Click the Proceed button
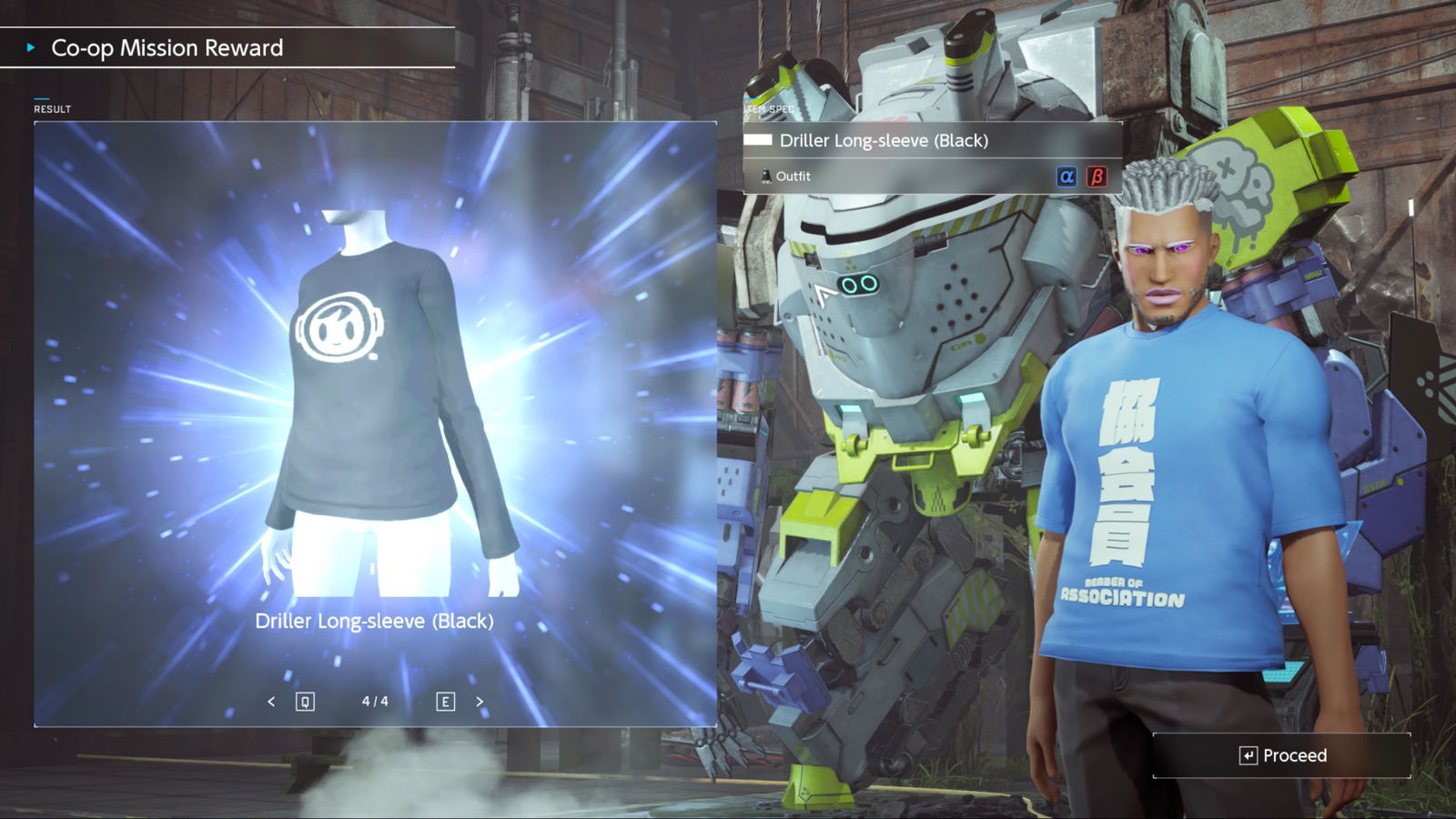The image size is (1456, 819). [1282, 755]
